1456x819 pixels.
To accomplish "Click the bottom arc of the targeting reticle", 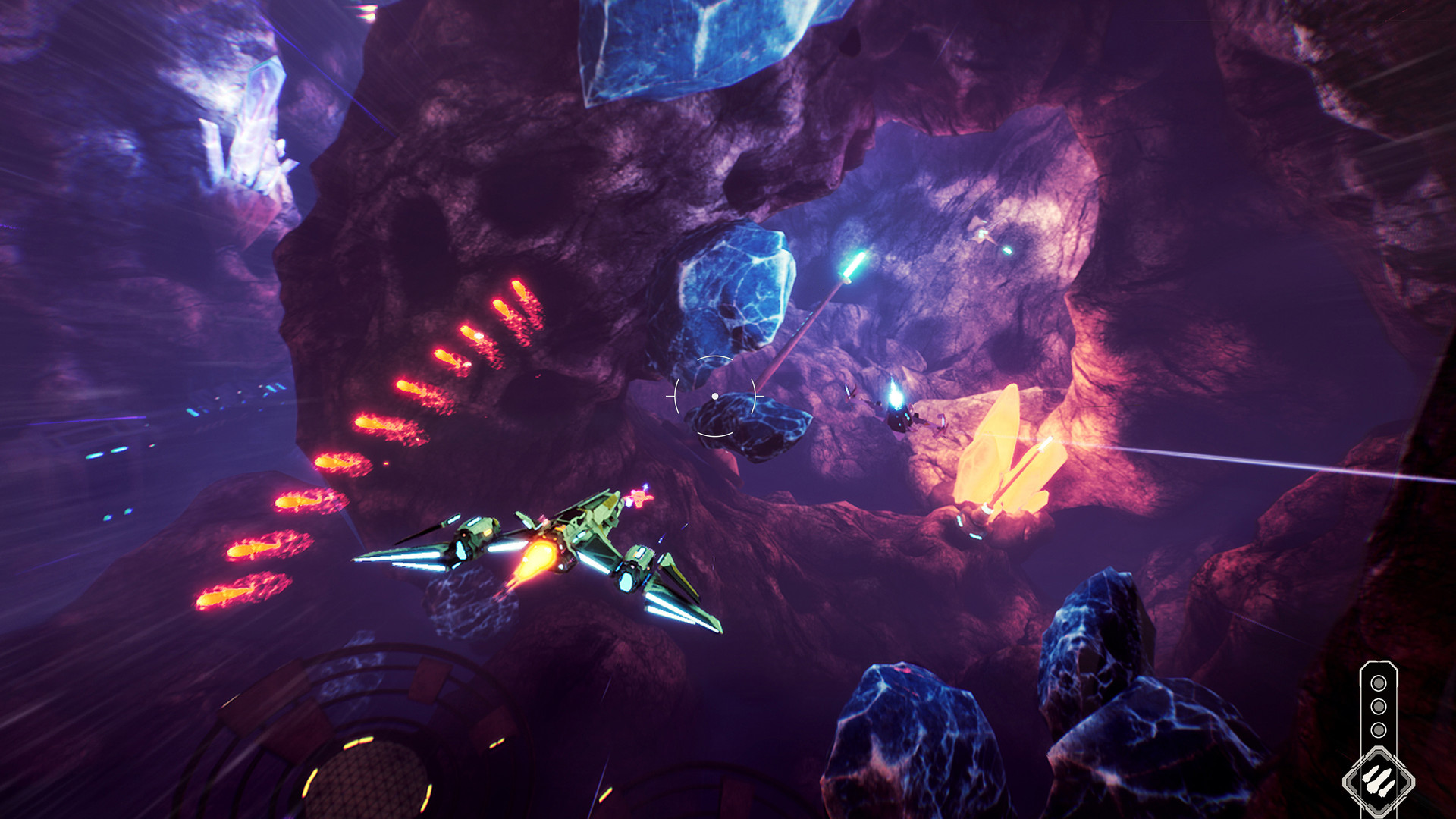I will point(714,435).
